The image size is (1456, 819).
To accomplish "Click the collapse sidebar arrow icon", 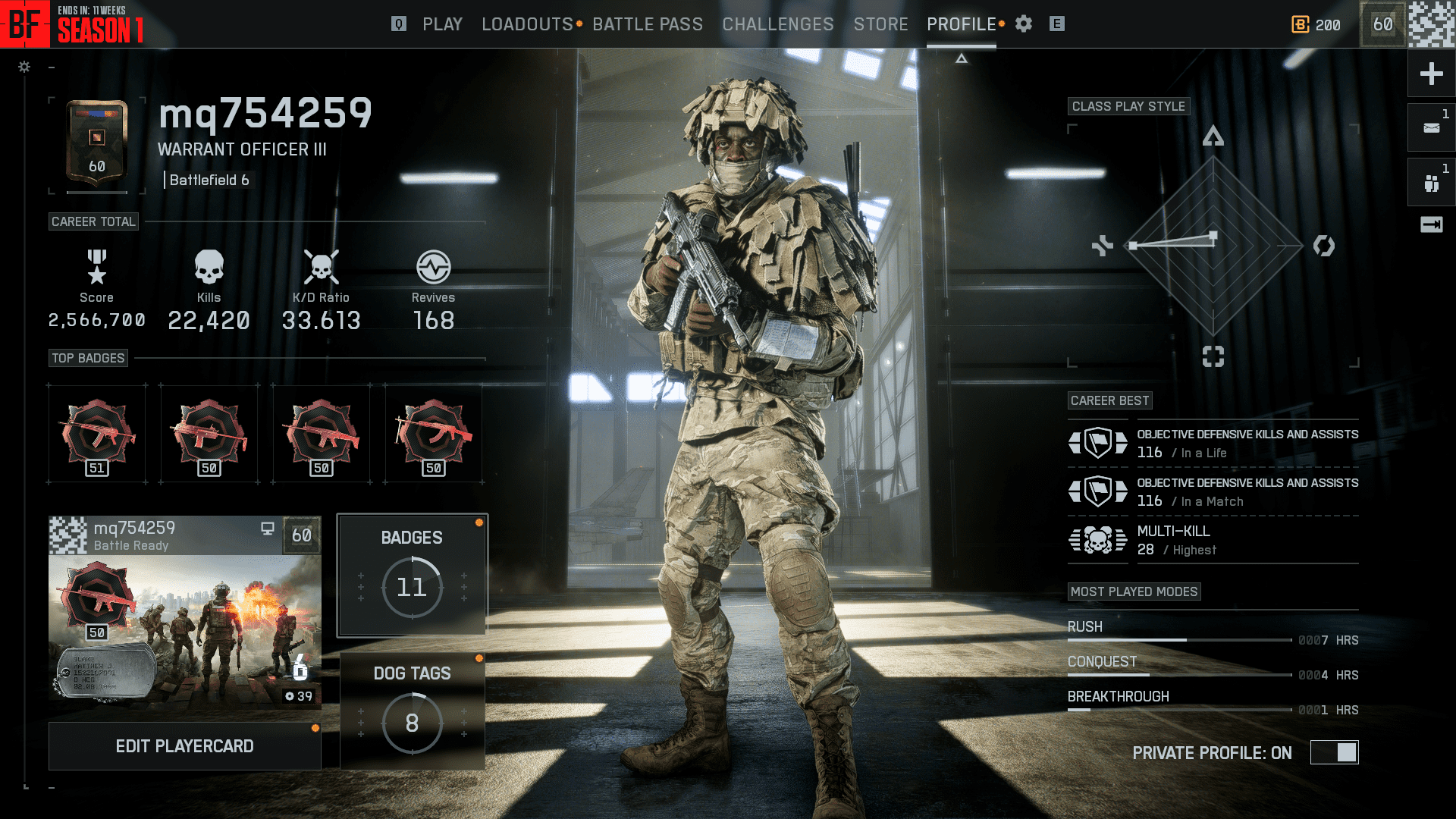I will point(1430,224).
